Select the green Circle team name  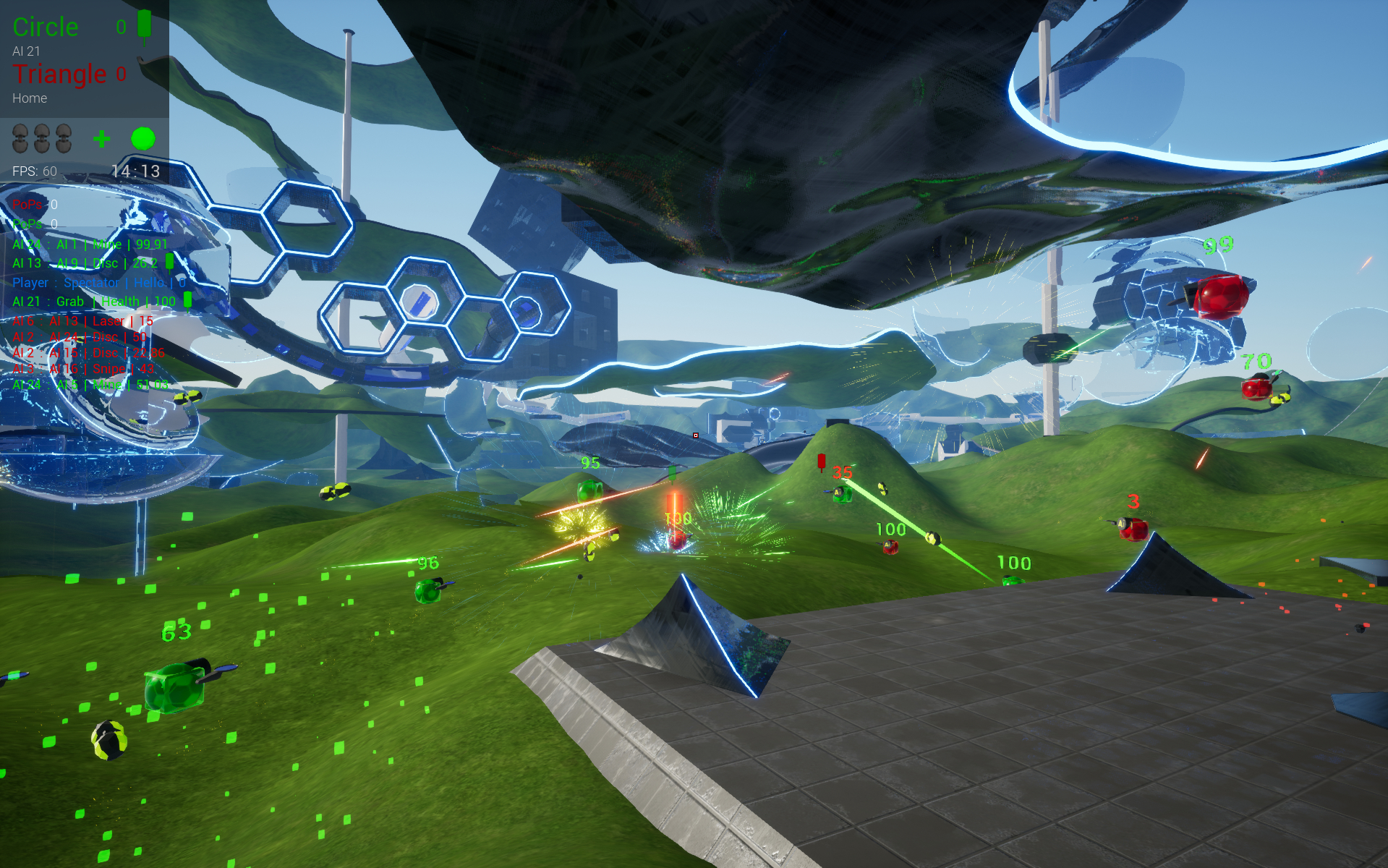pyautogui.click(x=46, y=27)
